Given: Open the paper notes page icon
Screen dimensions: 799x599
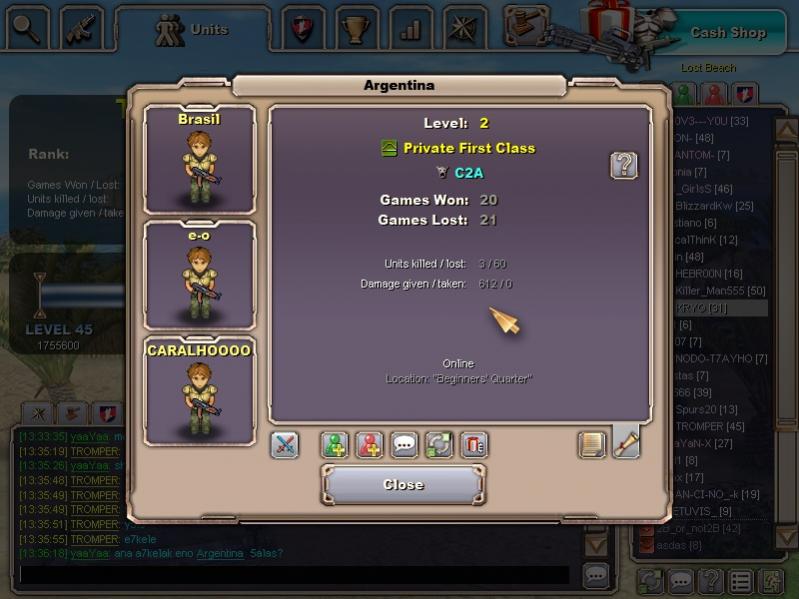Looking at the screenshot, I should pyautogui.click(x=593, y=445).
